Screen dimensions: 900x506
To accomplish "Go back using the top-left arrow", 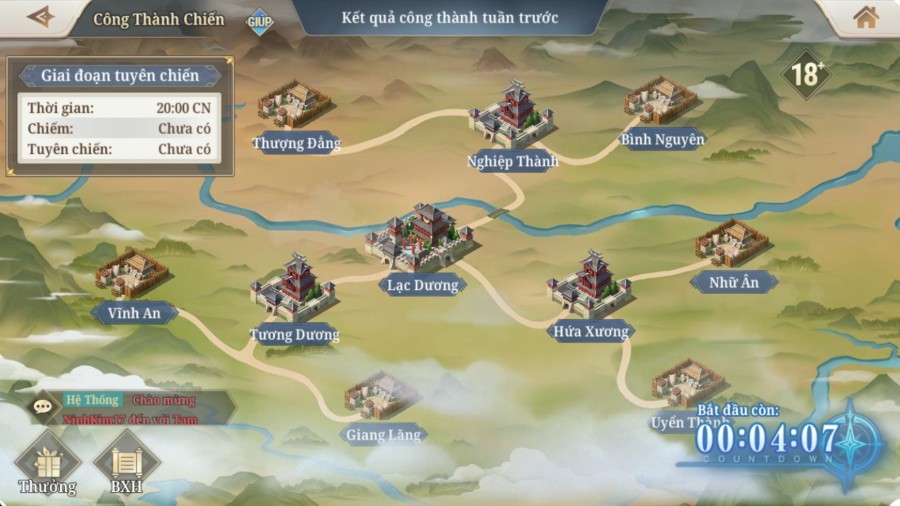I will (x=40, y=17).
